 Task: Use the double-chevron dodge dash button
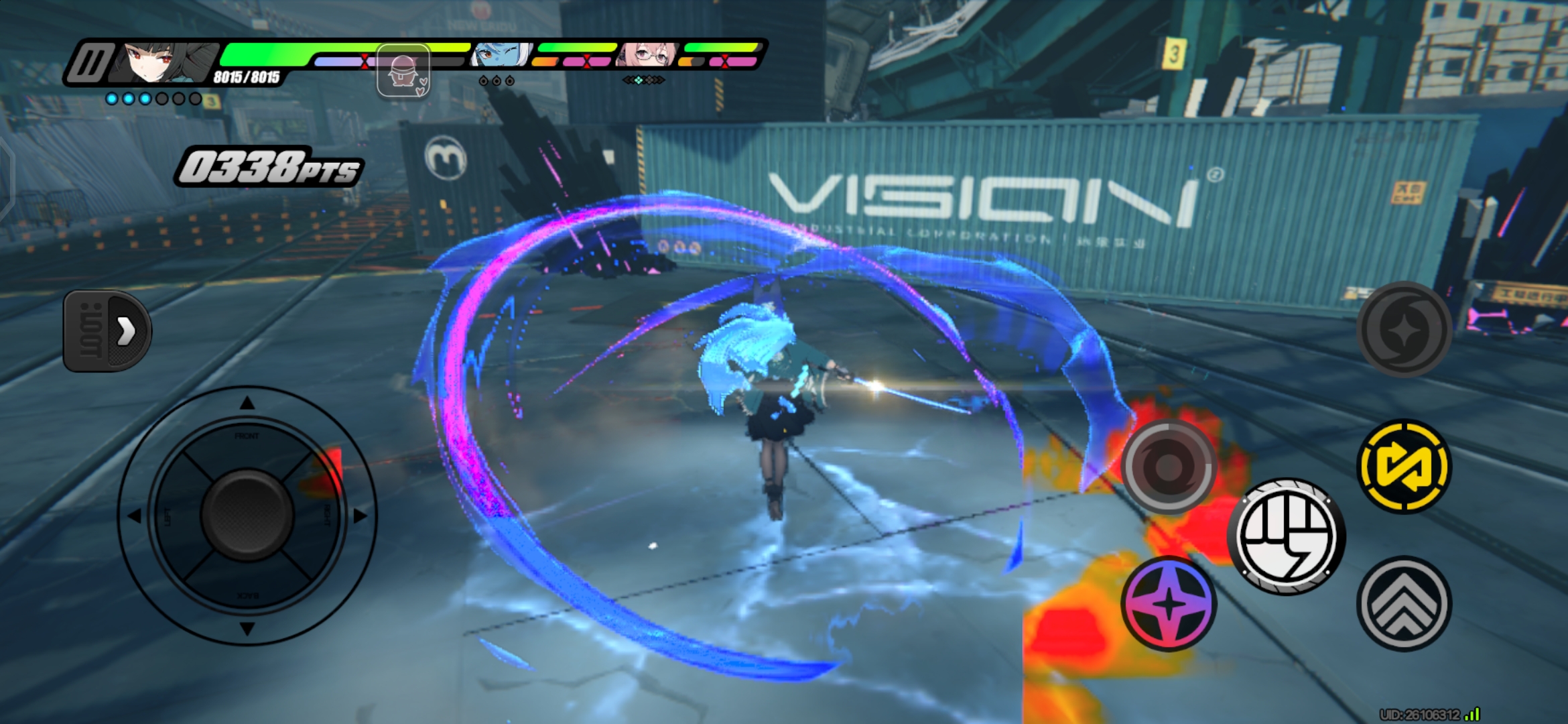tap(1404, 603)
